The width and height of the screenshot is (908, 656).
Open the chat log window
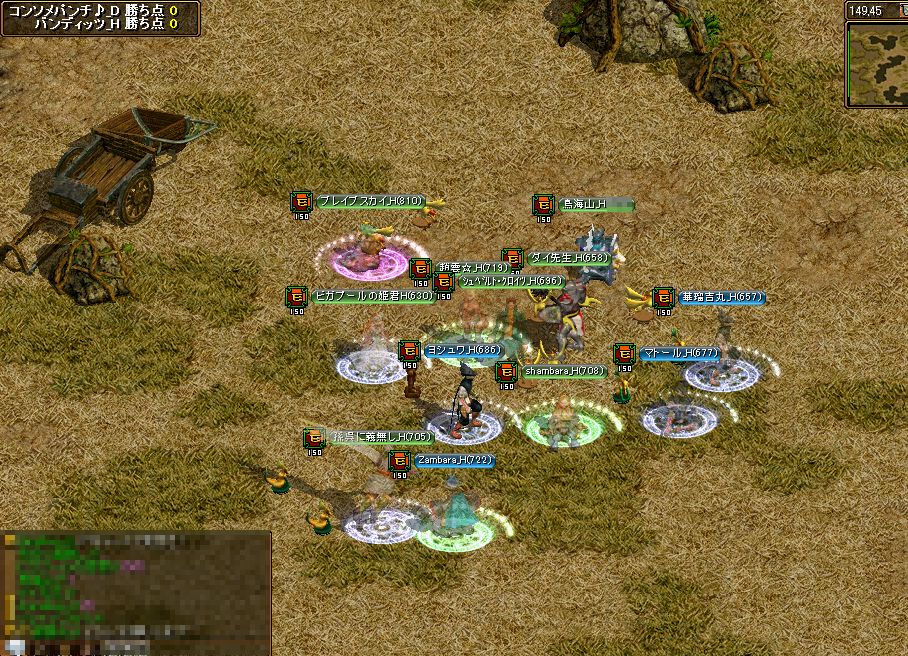136,592
